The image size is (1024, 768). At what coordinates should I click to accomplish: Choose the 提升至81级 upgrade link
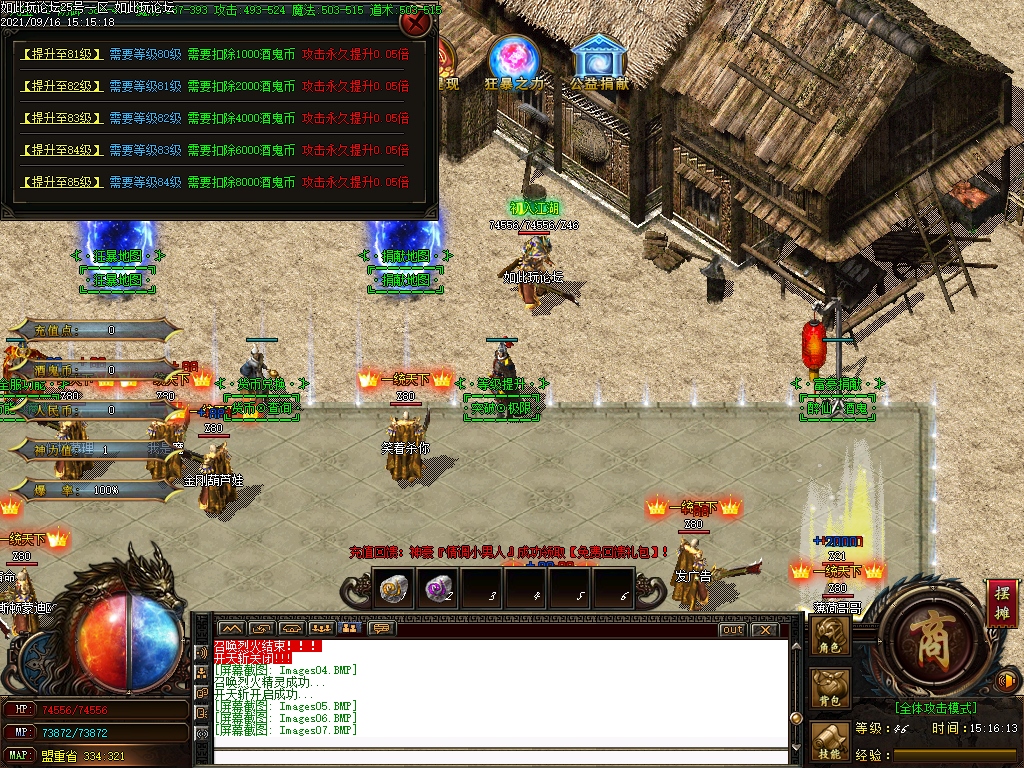pos(61,54)
